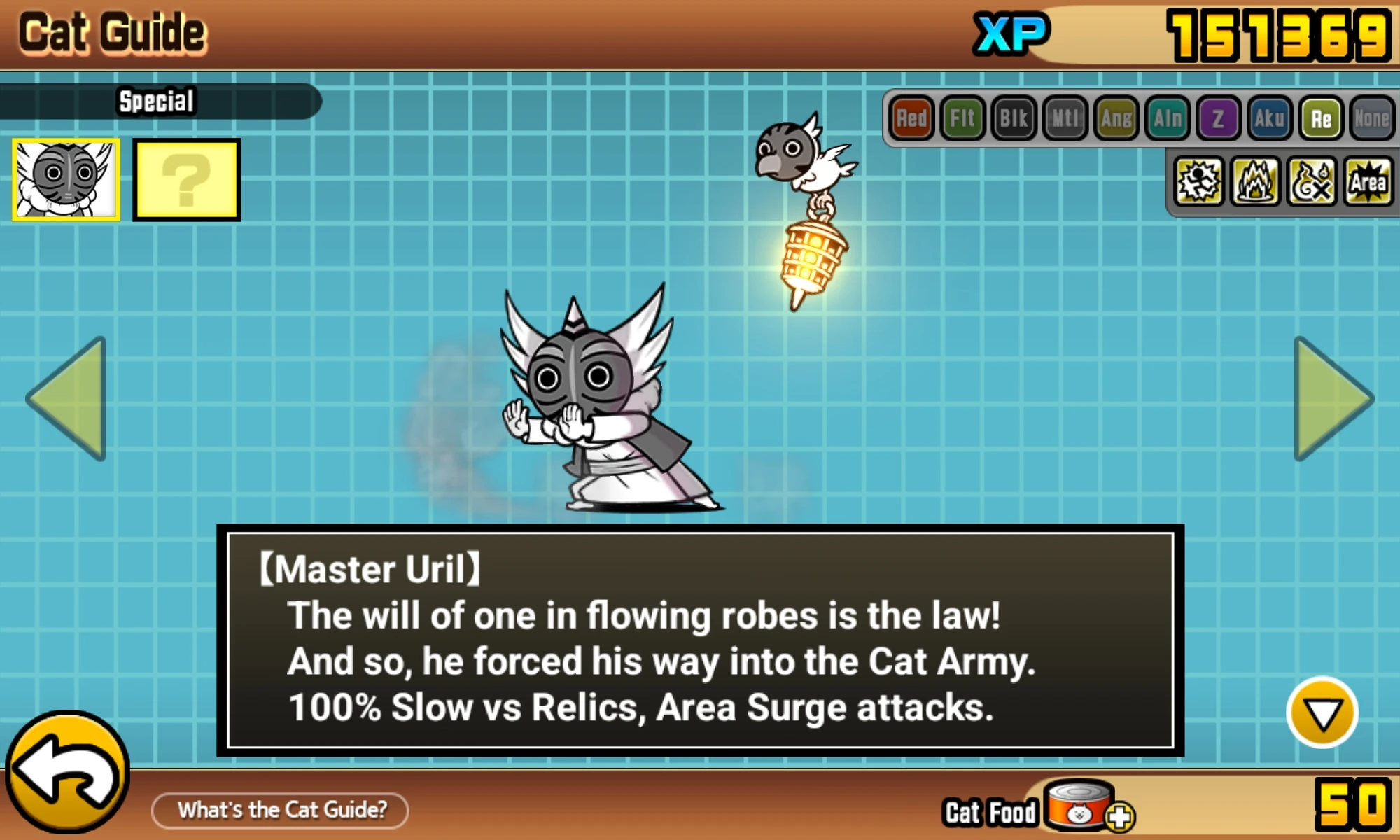Image resolution: width=1400 pixels, height=840 pixels.
Task: Toggle the Relic filter labeled Re
Action: [1320, 118]
